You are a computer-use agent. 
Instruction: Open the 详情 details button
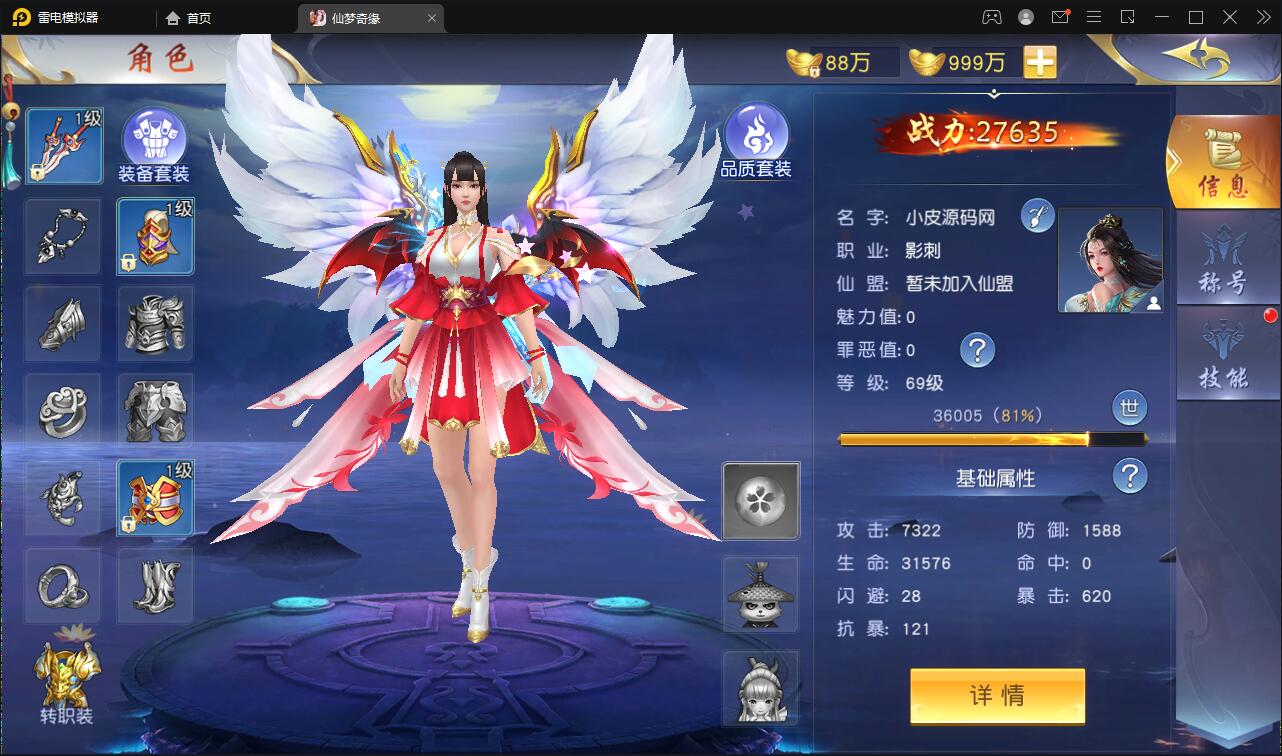(x=997, y=696)
